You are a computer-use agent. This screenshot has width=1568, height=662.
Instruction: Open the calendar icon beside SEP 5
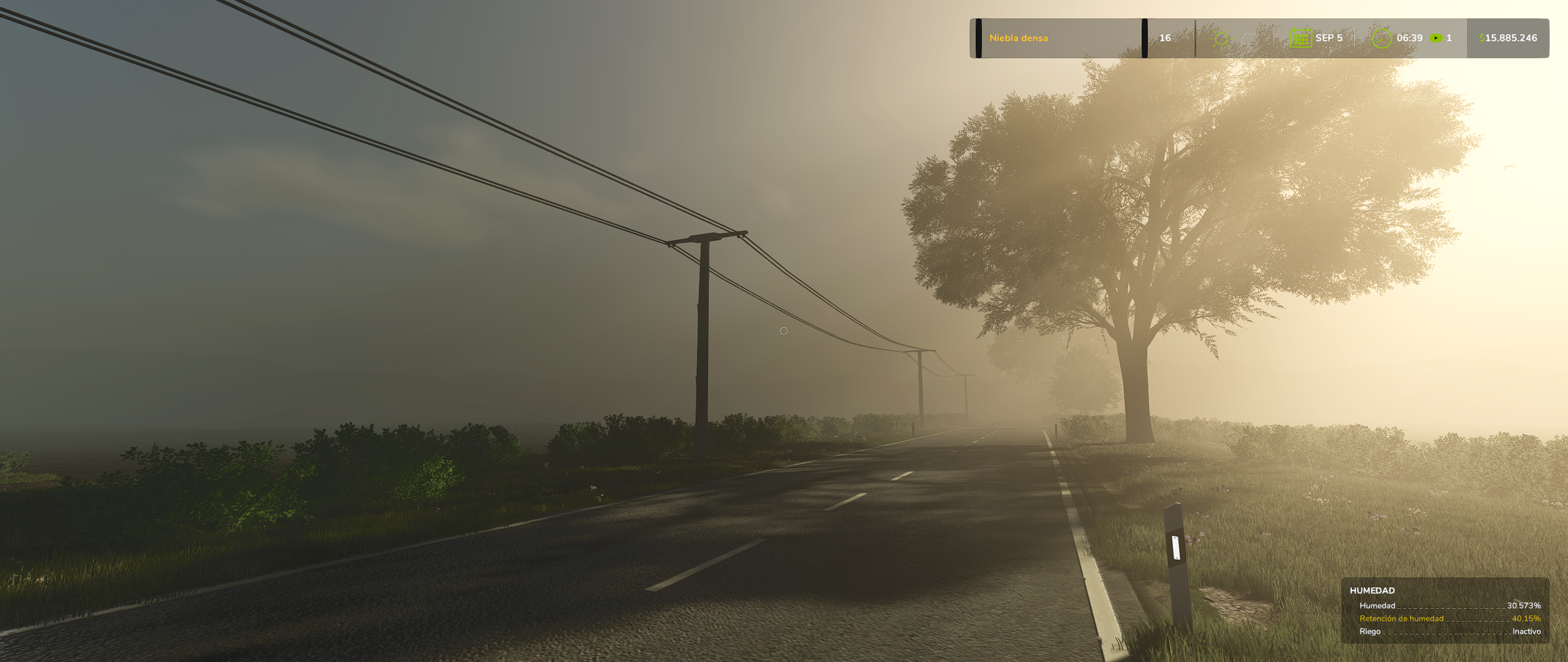pyautogui.click(x=1300, y=38)
